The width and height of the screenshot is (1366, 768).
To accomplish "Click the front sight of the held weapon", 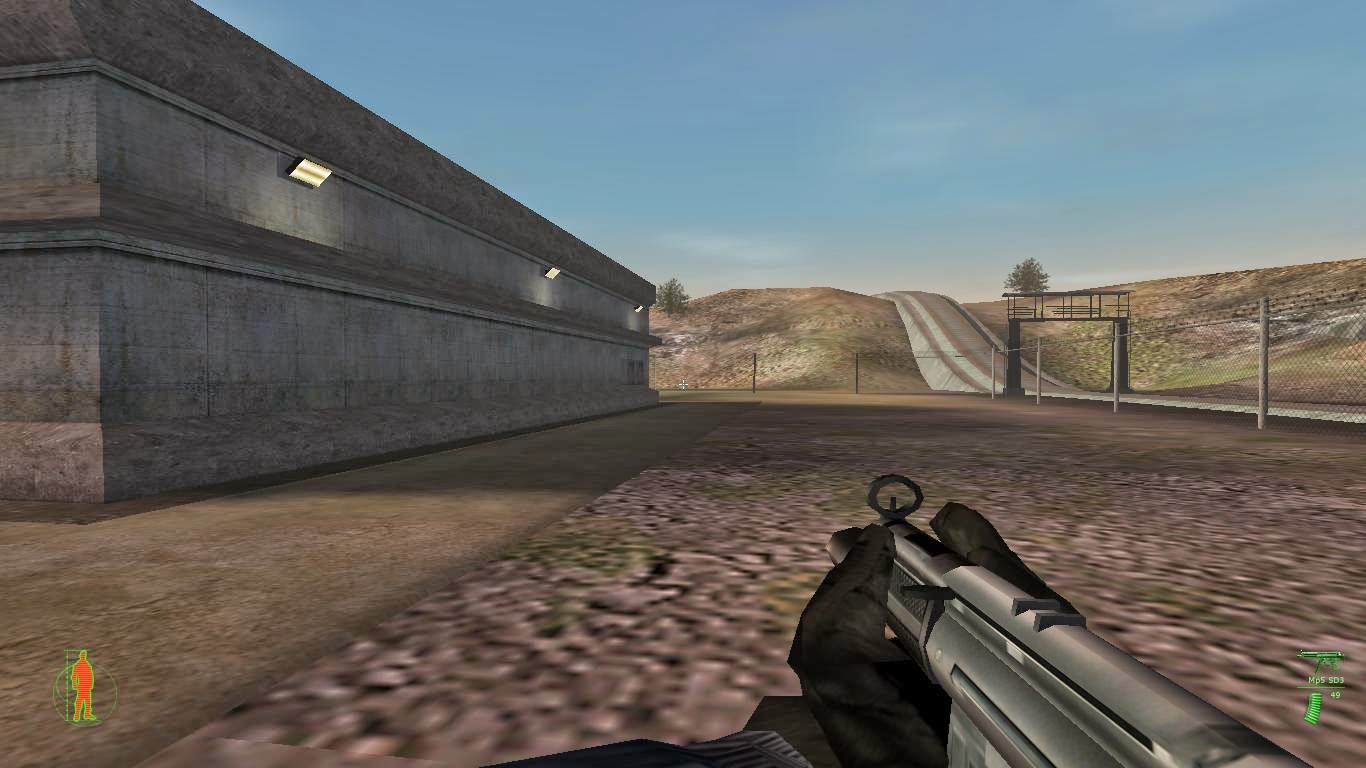I will 893,495.
